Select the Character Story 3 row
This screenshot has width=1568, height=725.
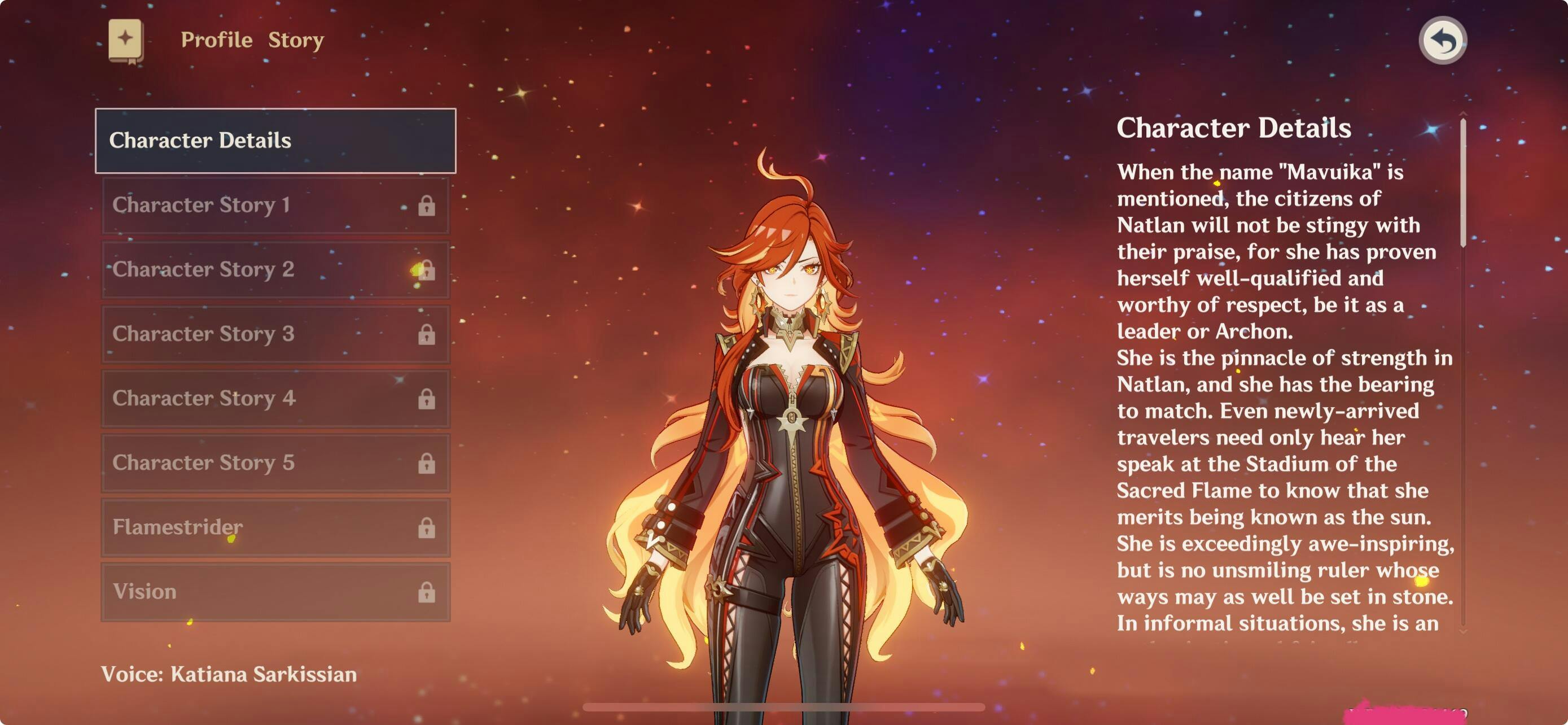275,334
